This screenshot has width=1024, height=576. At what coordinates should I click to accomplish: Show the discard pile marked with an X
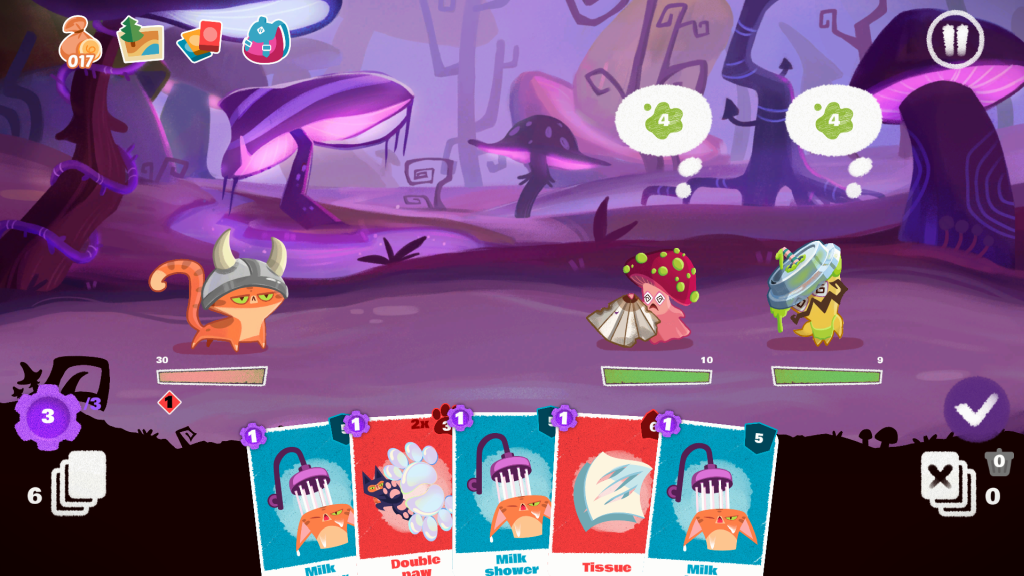[947, 487]
